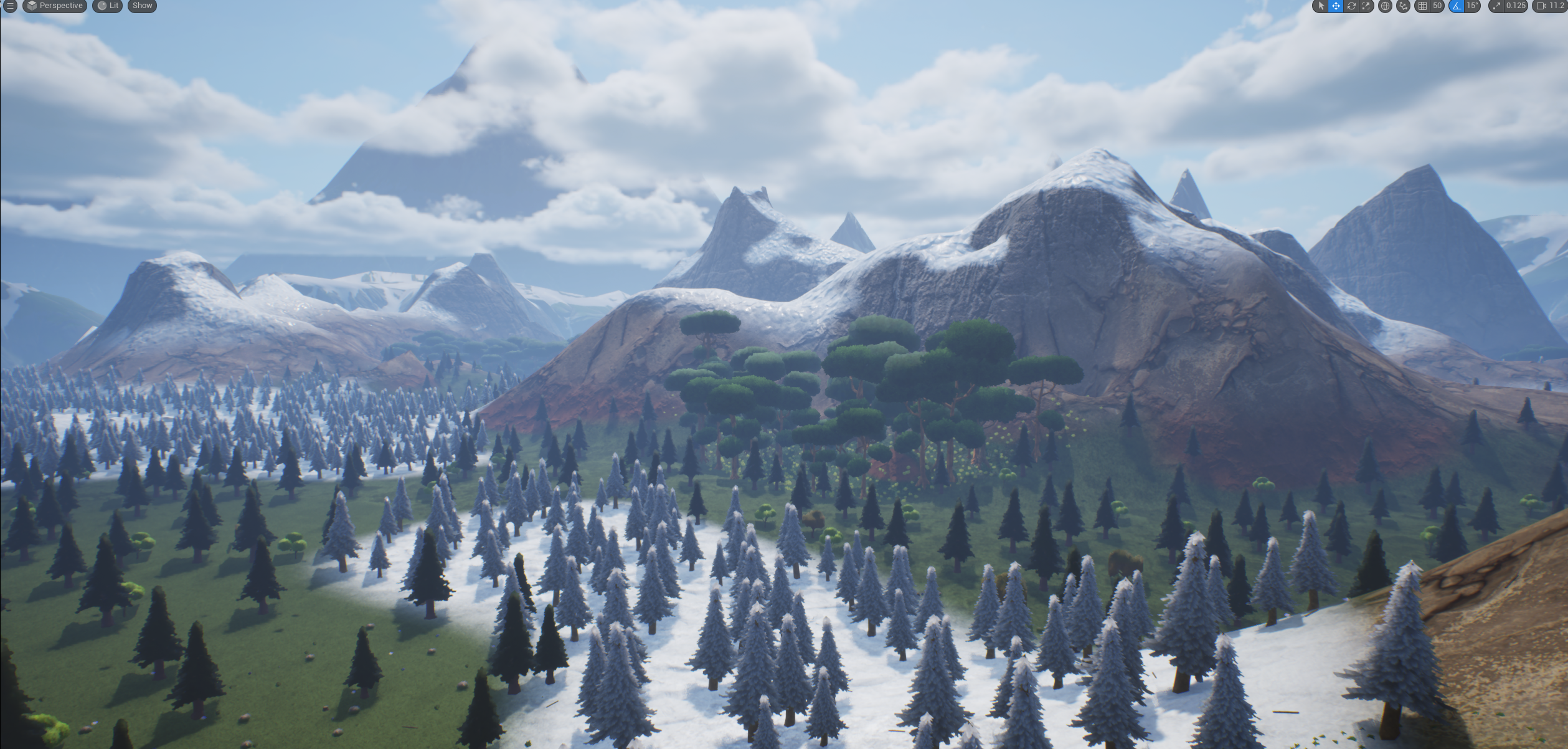Switch to the Scale tool
The height and width of the screenshot is (749, 1568).
pos(1366,6)
